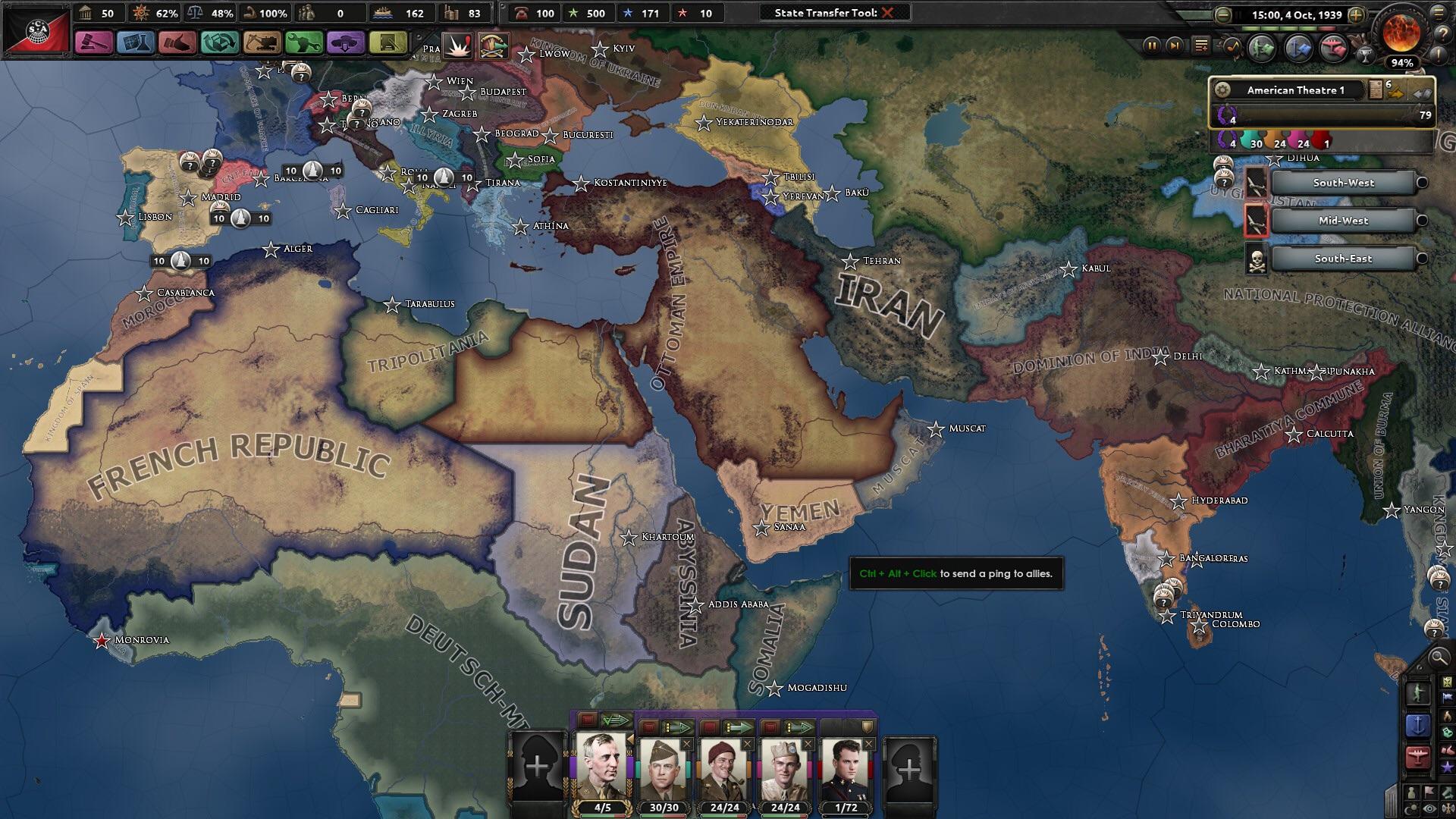This screenshot has width=1456, height=819.
Task: Open the trade menu (green recycle icon)
Action: click(x=220, y=43)
